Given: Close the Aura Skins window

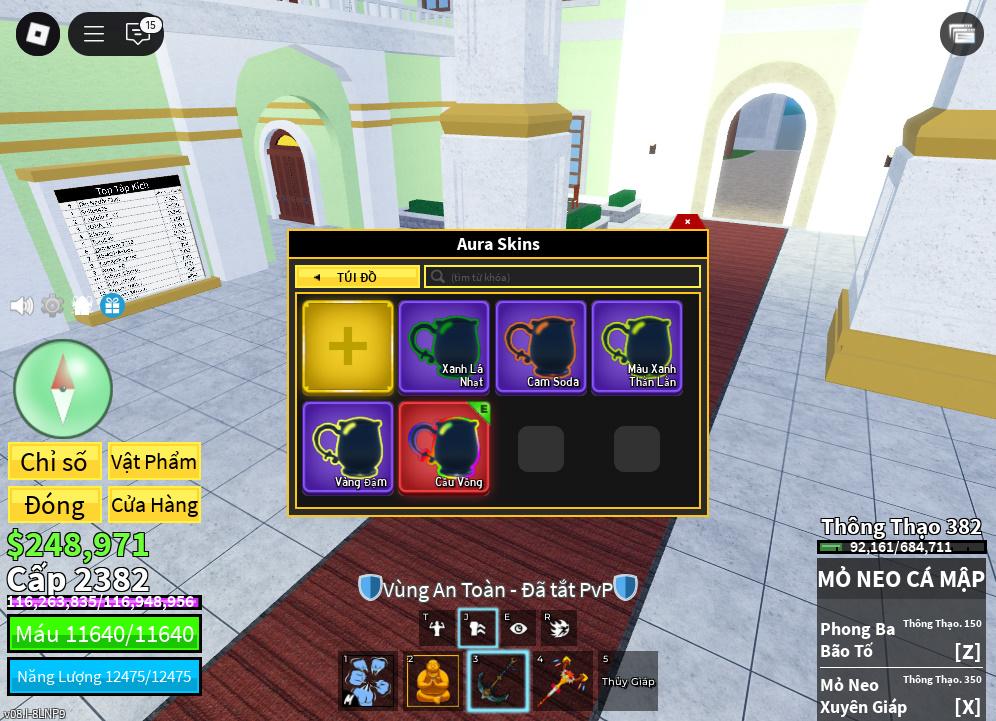Looking at the screenshot, I should 687,222.
